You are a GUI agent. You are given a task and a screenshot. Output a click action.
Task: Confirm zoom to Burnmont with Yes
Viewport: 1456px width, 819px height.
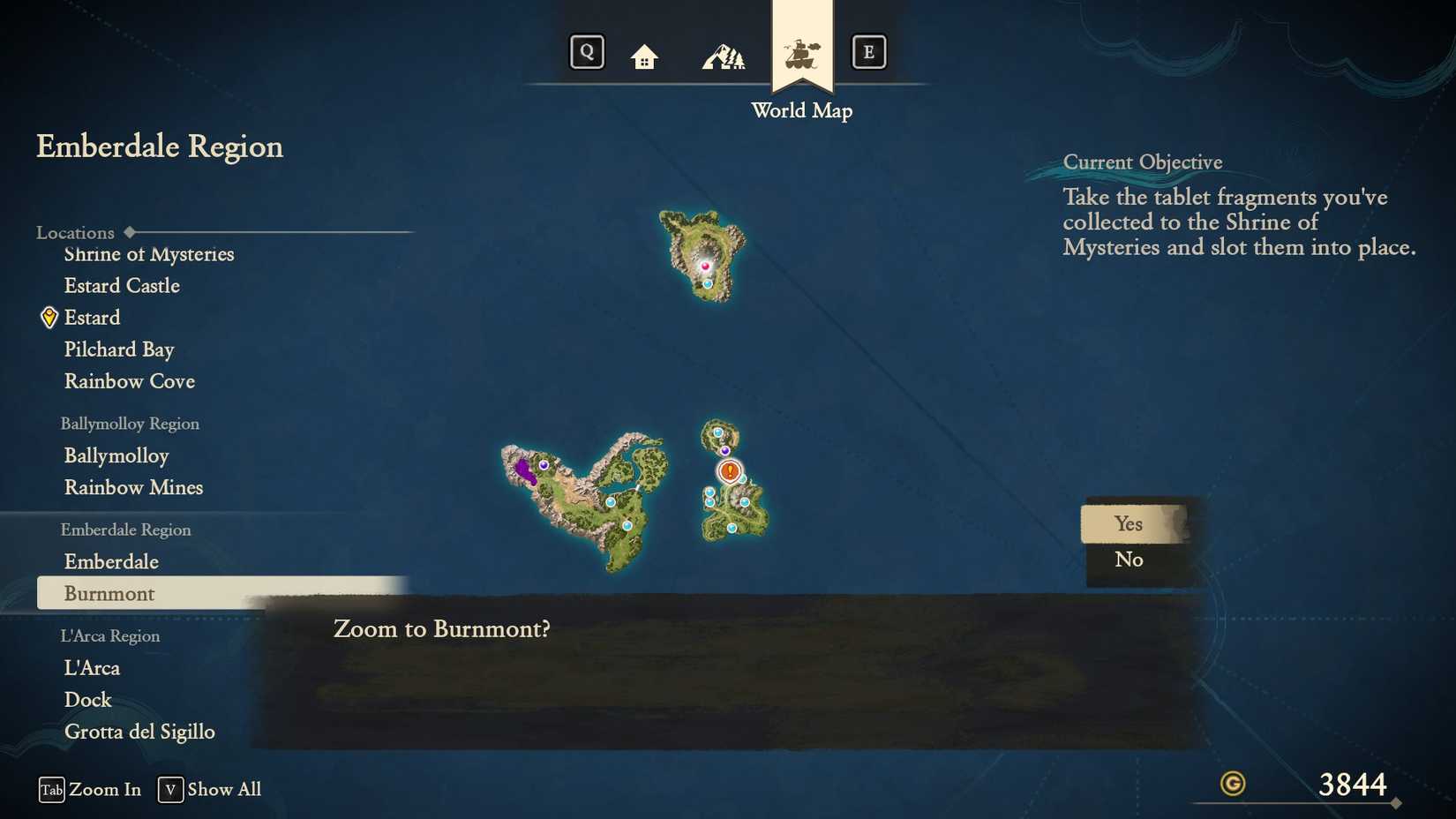(1130, 523)
